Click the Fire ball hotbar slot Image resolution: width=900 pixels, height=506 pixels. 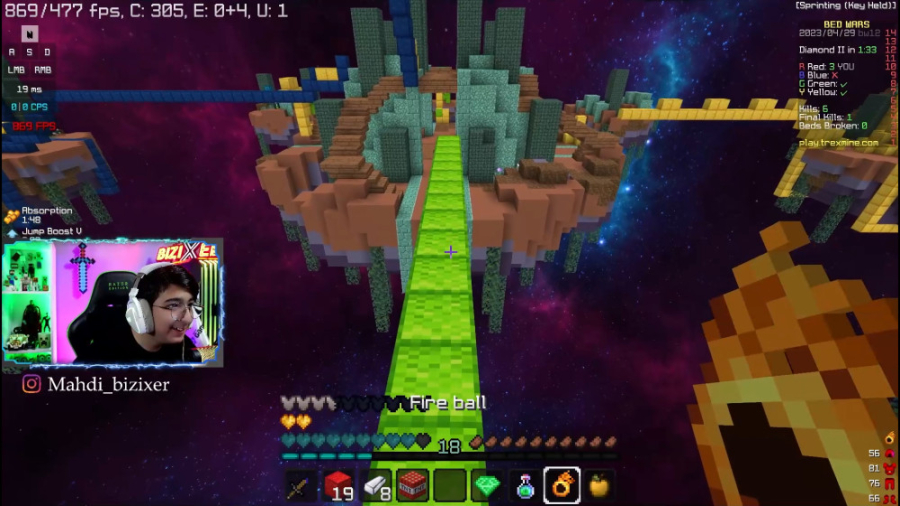click(x=562, y=486)
